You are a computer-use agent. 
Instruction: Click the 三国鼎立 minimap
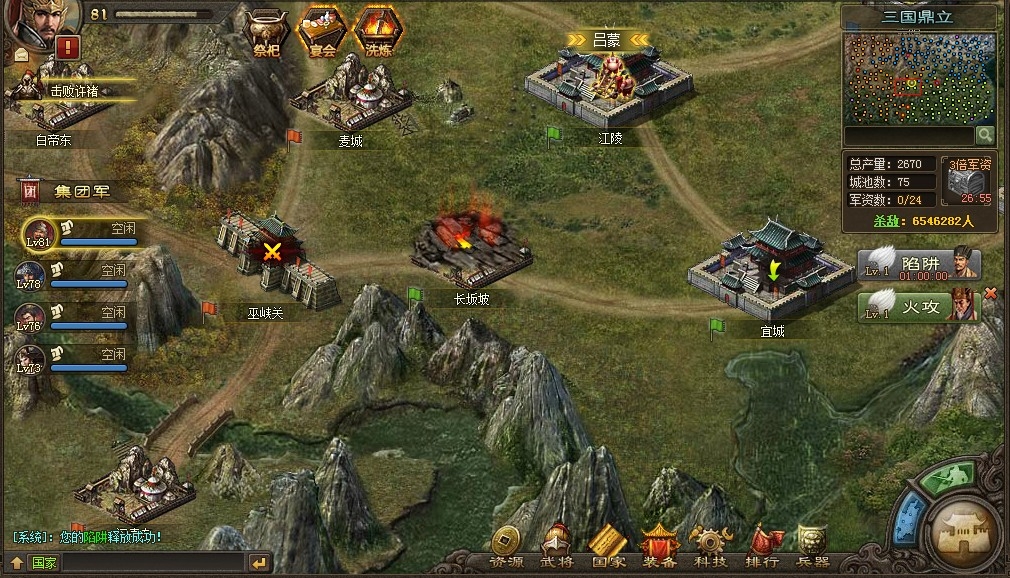click(919, 78)
